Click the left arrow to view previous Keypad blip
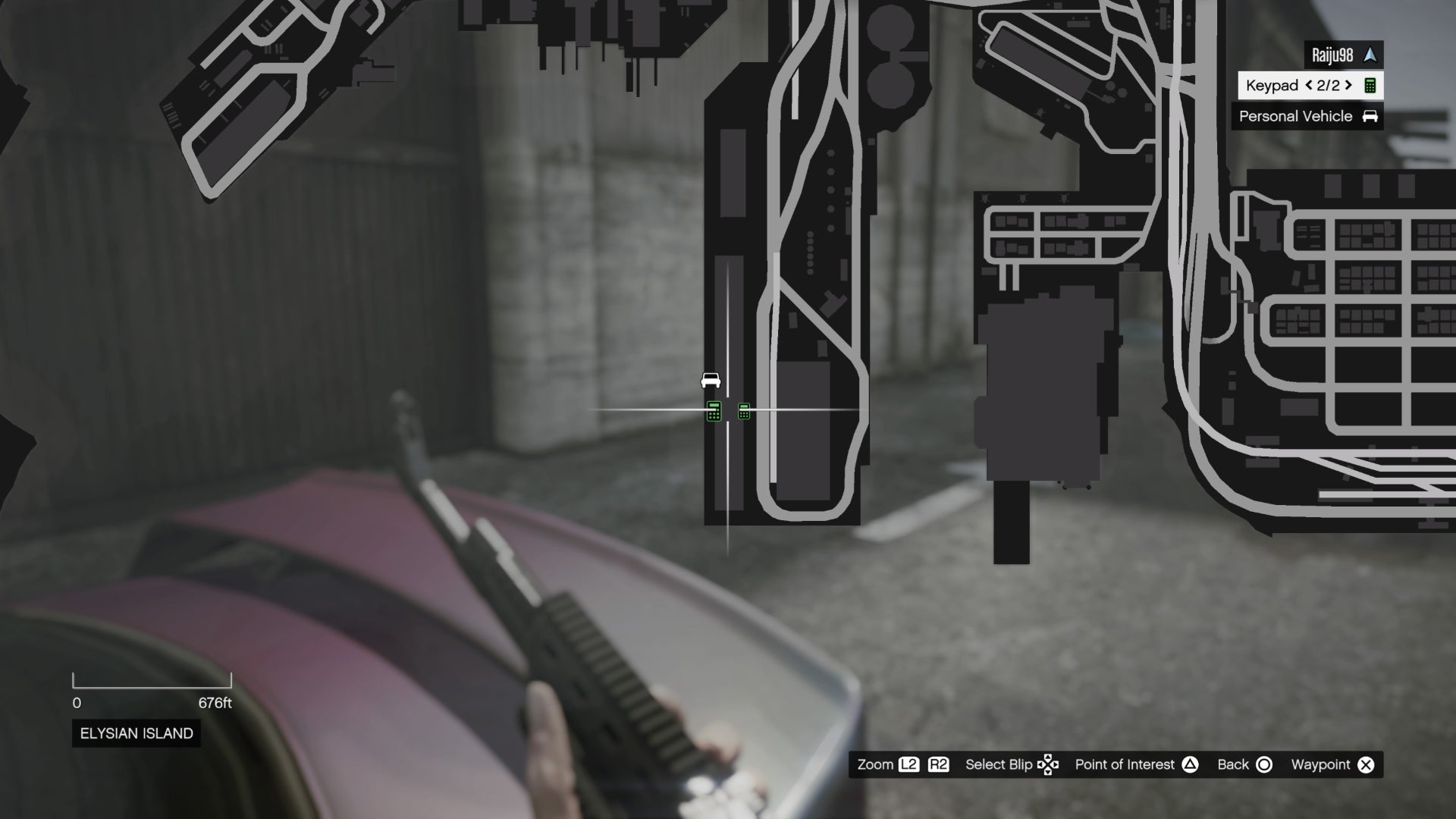 (x=1309, y=86)
